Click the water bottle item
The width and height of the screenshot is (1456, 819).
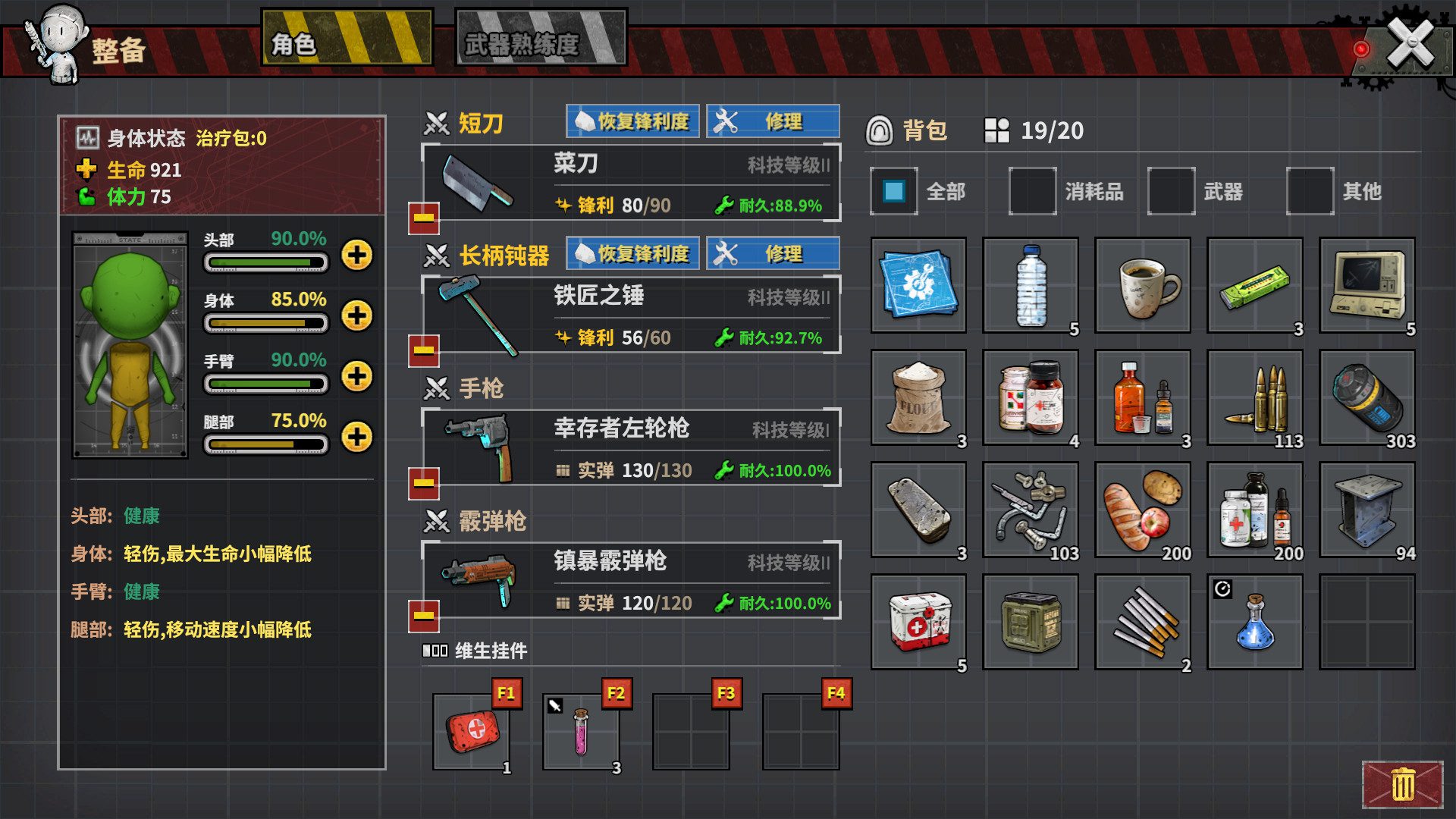[x=1030, y=286]
